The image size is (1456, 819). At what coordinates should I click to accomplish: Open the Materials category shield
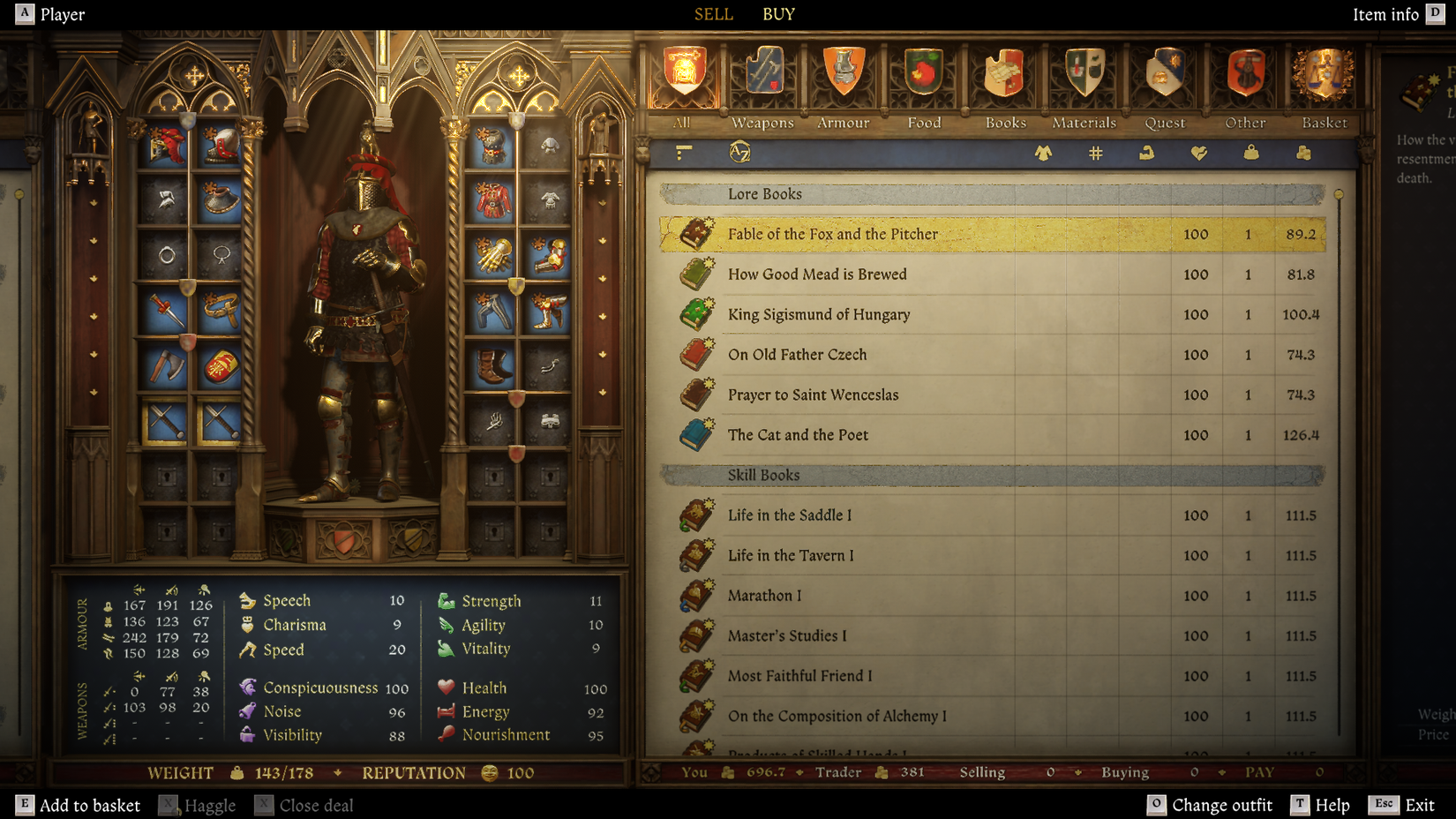click(x=1084, y=75)
